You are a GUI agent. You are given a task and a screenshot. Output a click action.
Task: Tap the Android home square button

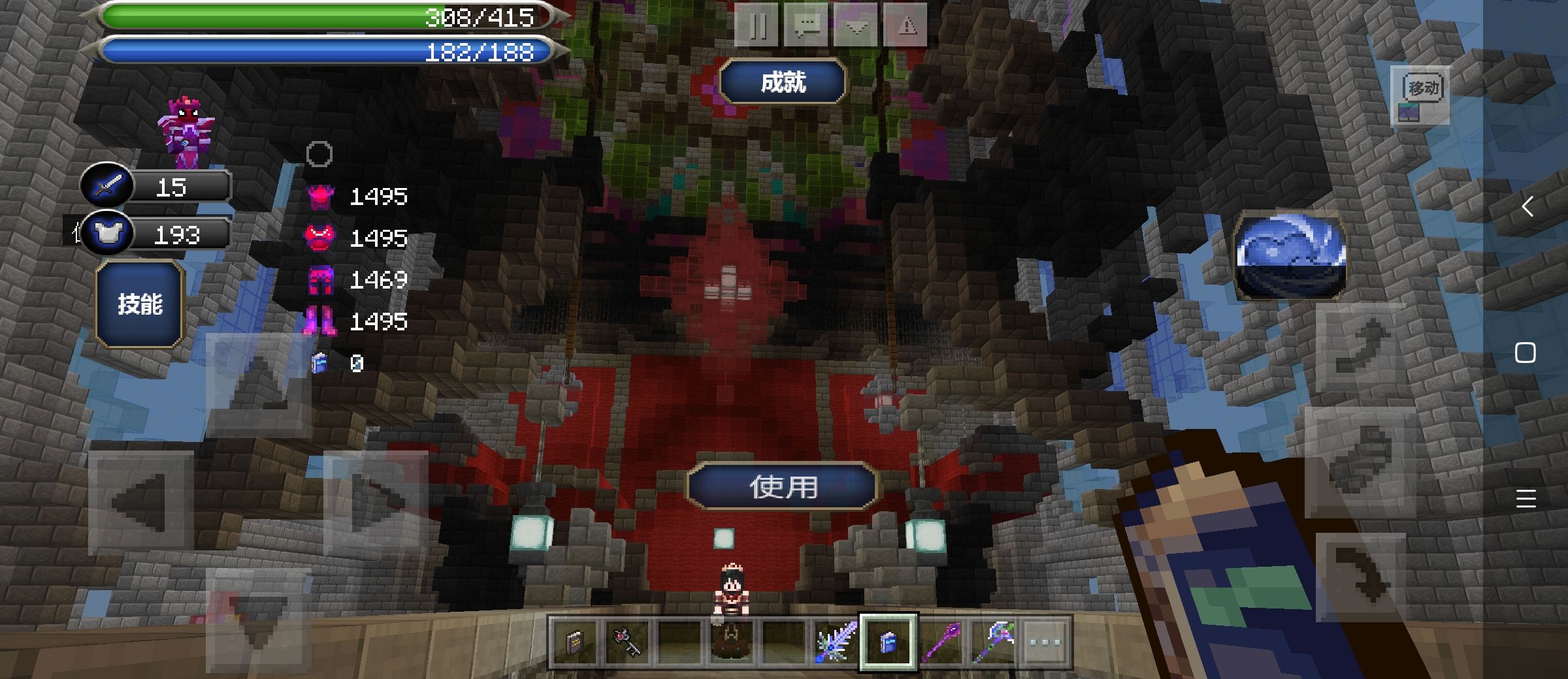click(1526, 353)
